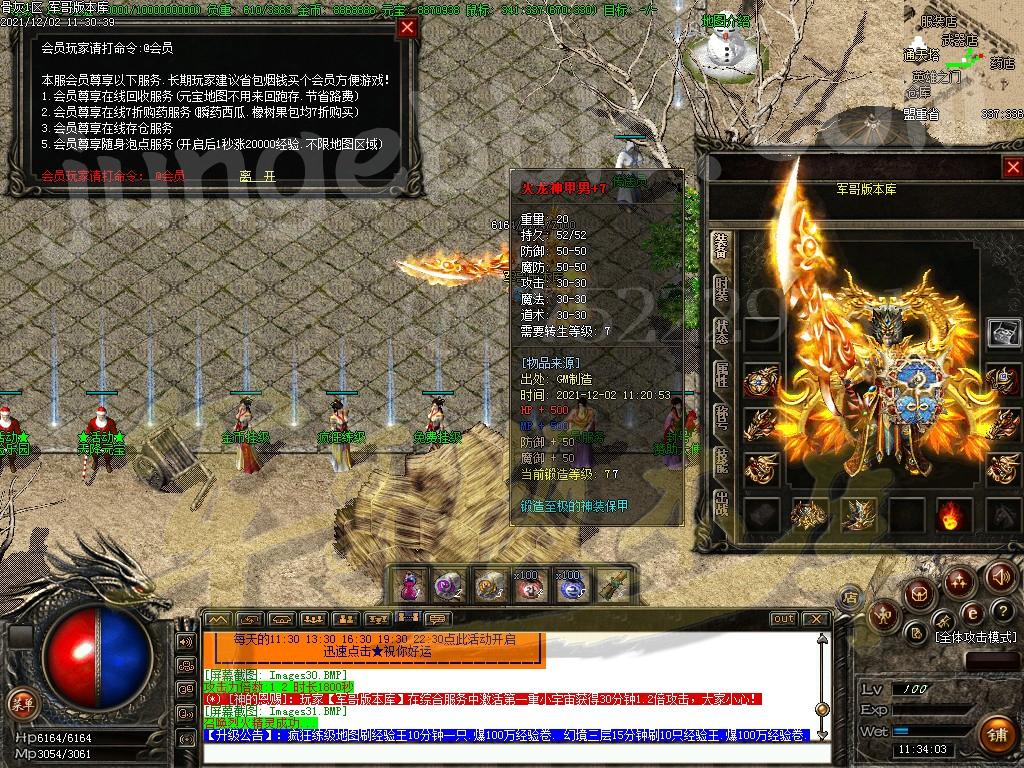
Task: Use the scroll item in the hotbar
Action: click(x=614, y=585)
